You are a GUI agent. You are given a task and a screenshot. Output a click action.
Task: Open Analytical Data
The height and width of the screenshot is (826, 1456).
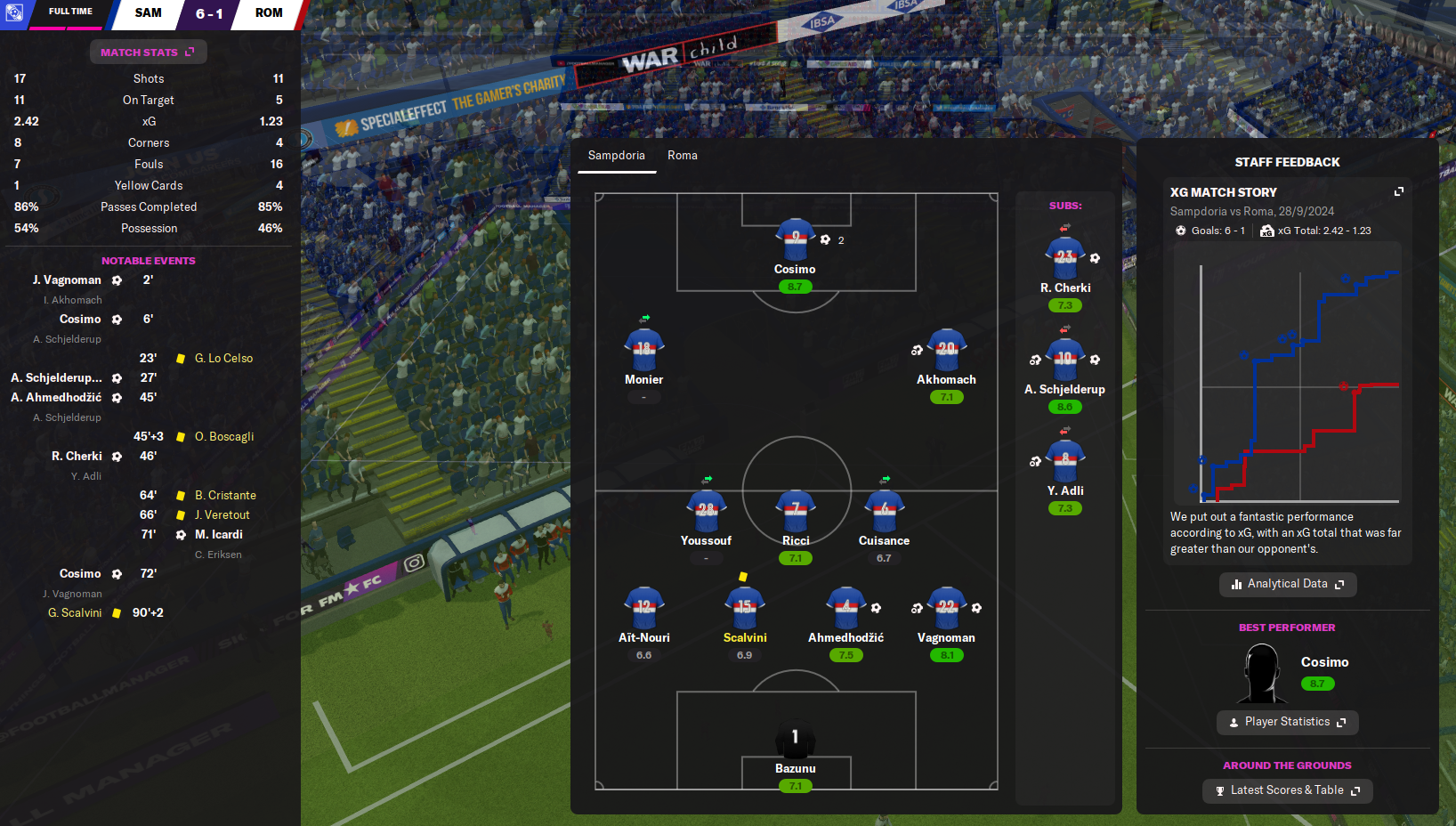click(1287, 584)
